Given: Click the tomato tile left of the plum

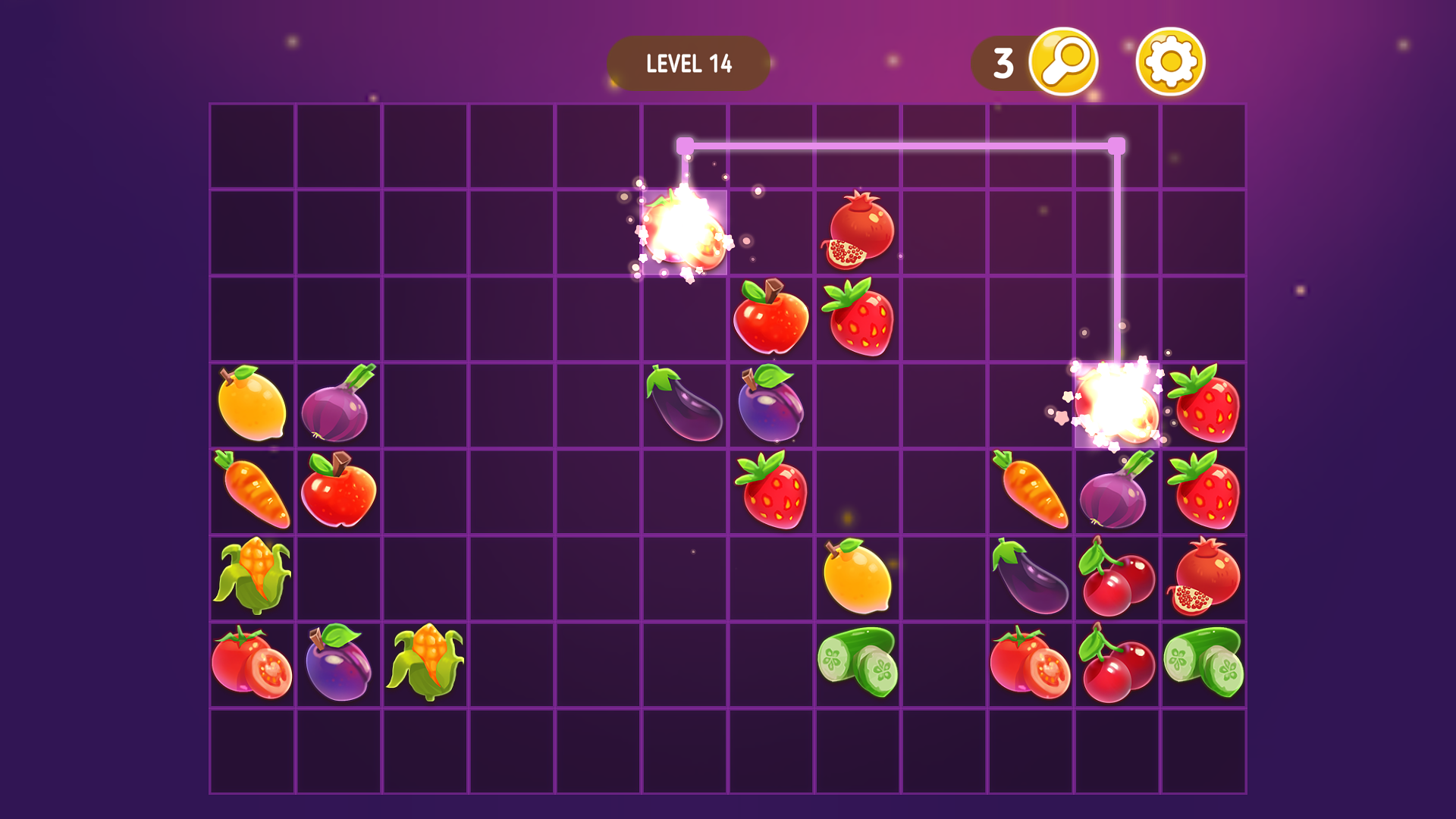Looking at the screenshot, I should 252,664.
